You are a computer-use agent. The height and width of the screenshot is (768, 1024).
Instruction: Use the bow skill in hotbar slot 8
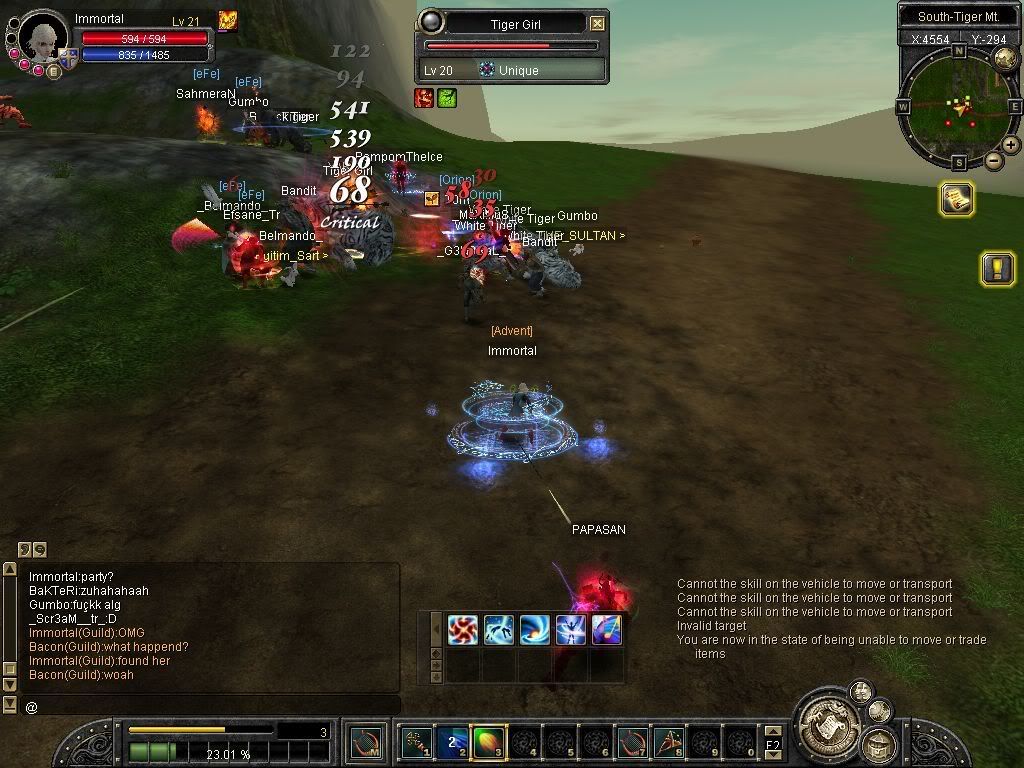pos(668,743)
